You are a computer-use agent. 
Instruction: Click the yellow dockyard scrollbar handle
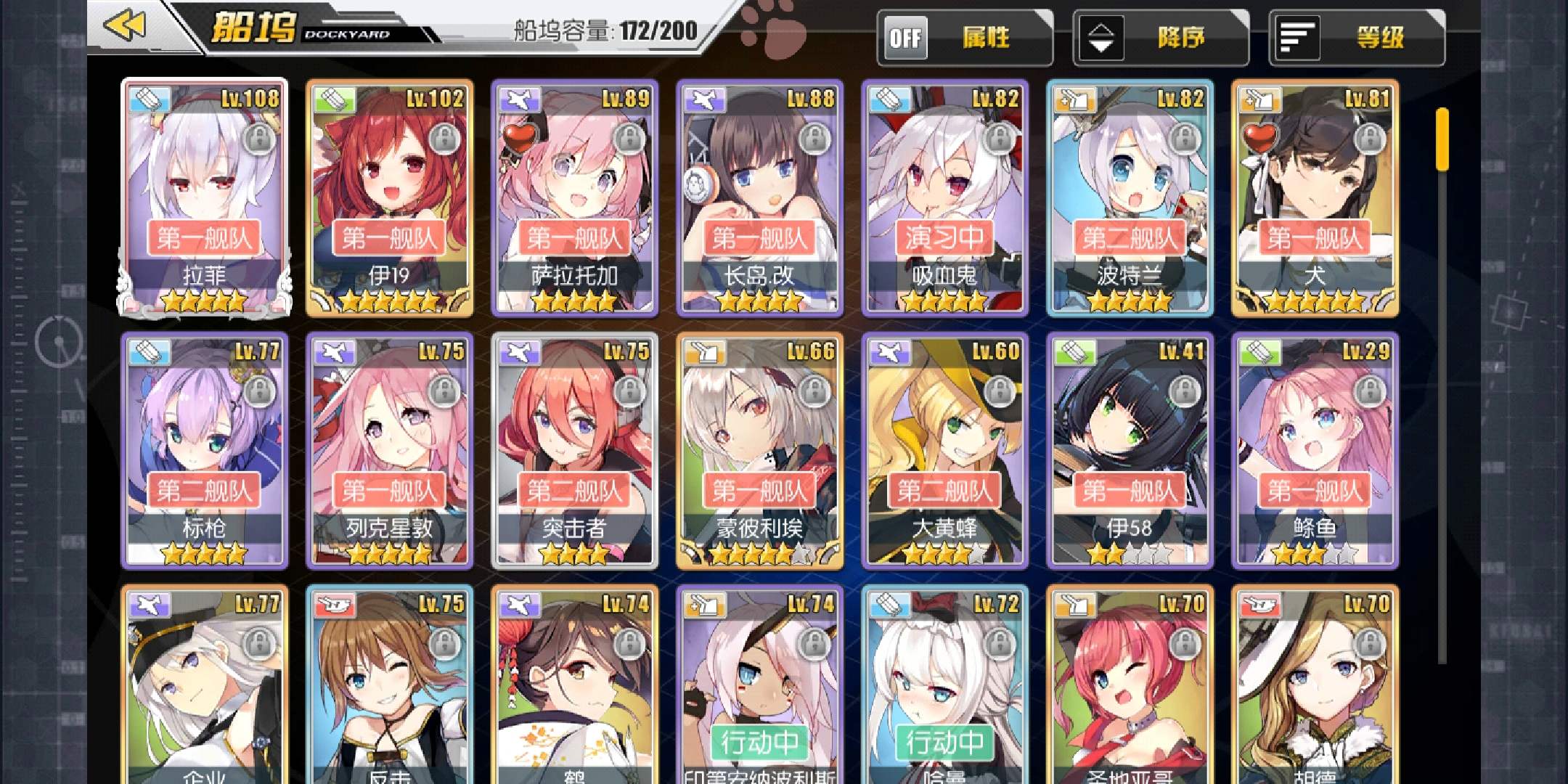coord(1442,139)
